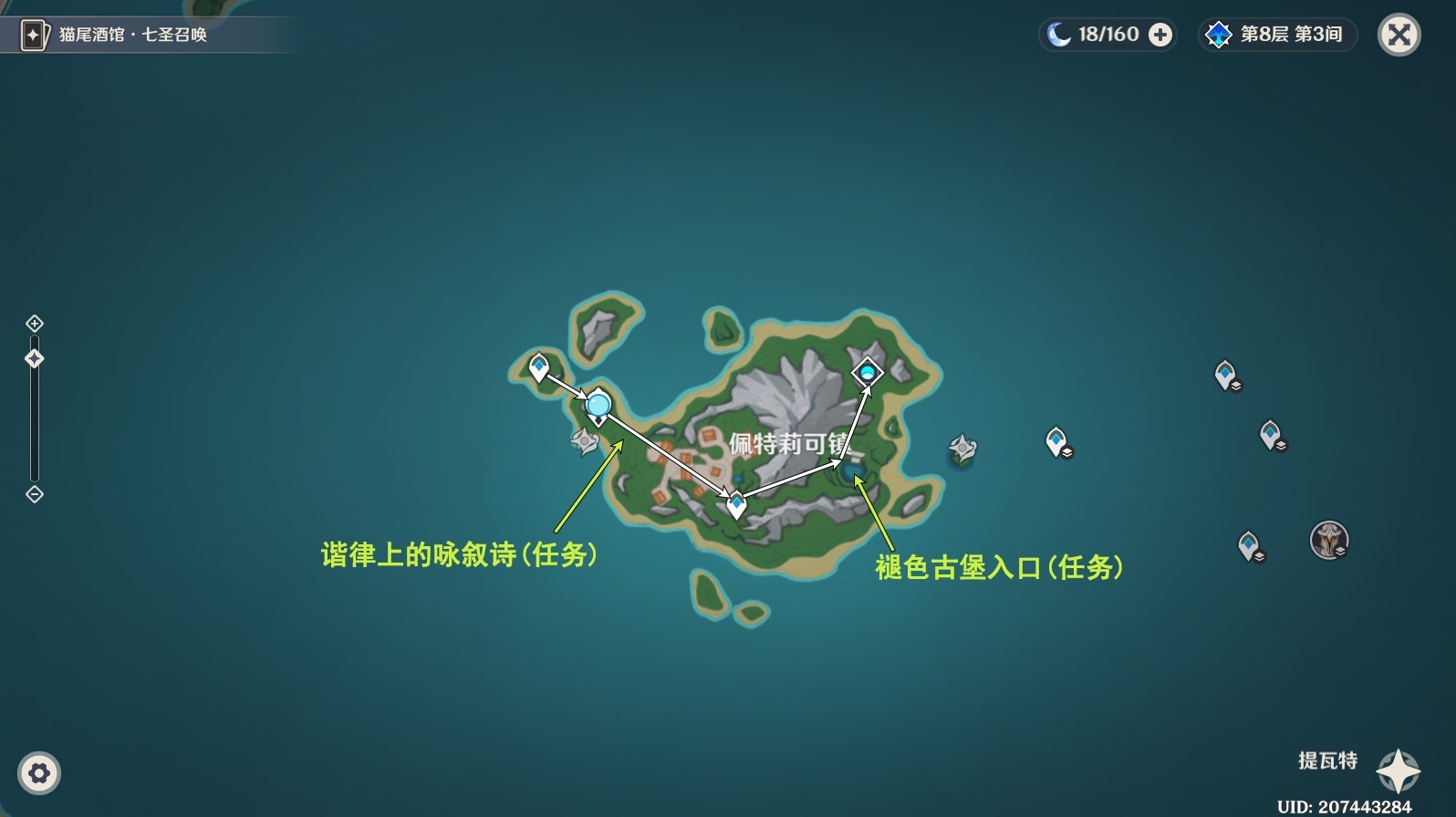
Task: Select the glowing quest circle marker near 谐律上的咏叙诗
Action: (x=598, y=403)
